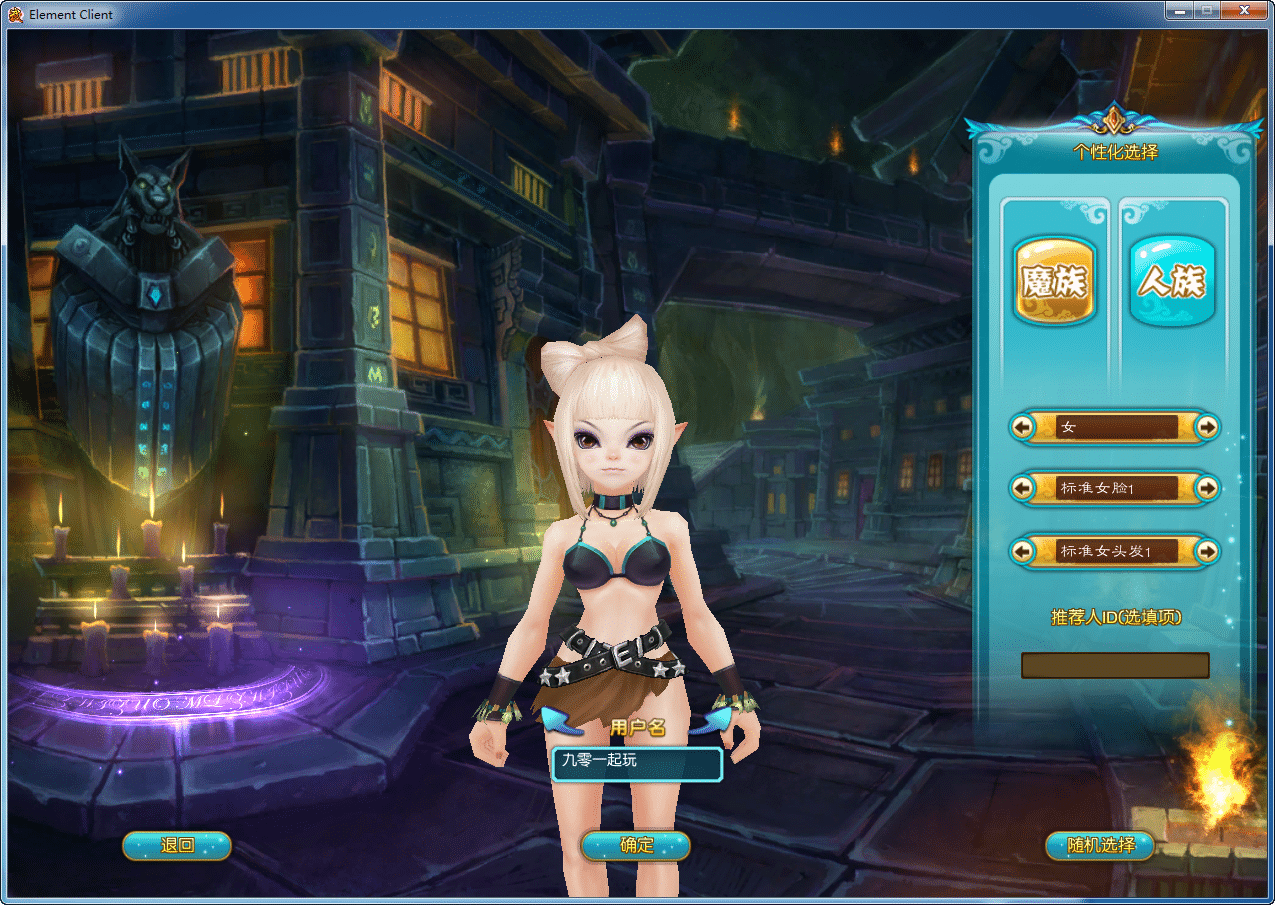Choose the 人族 race button
Image resolution: width=1275 pixels, height=905 pixels.
click(1172, 281)
